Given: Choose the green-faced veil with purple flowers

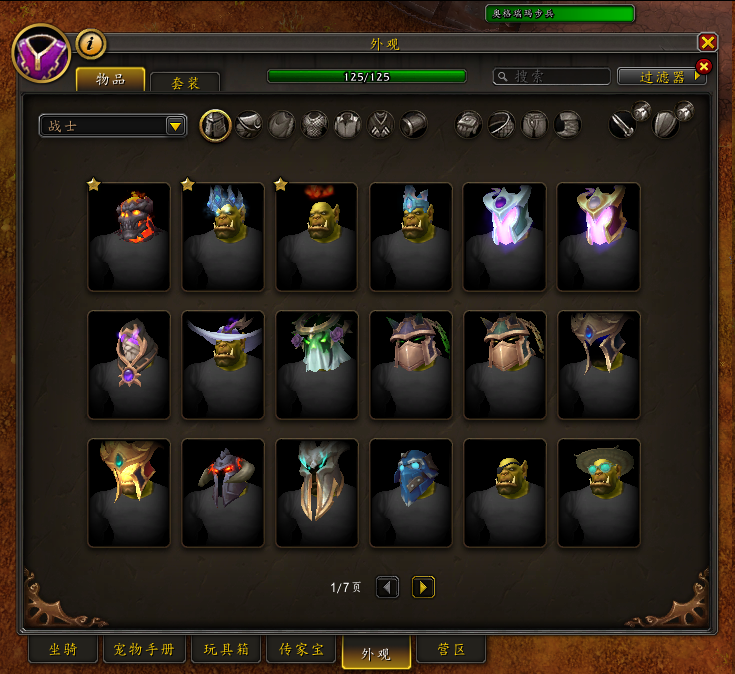Looking at the screenshot, I should pos(316,364).
